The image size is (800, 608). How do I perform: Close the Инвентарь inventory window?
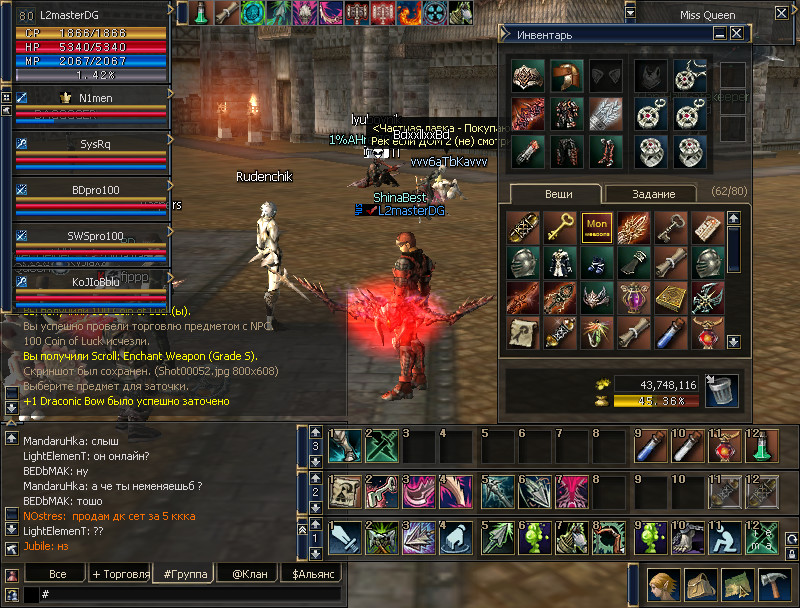coord(737,34)
